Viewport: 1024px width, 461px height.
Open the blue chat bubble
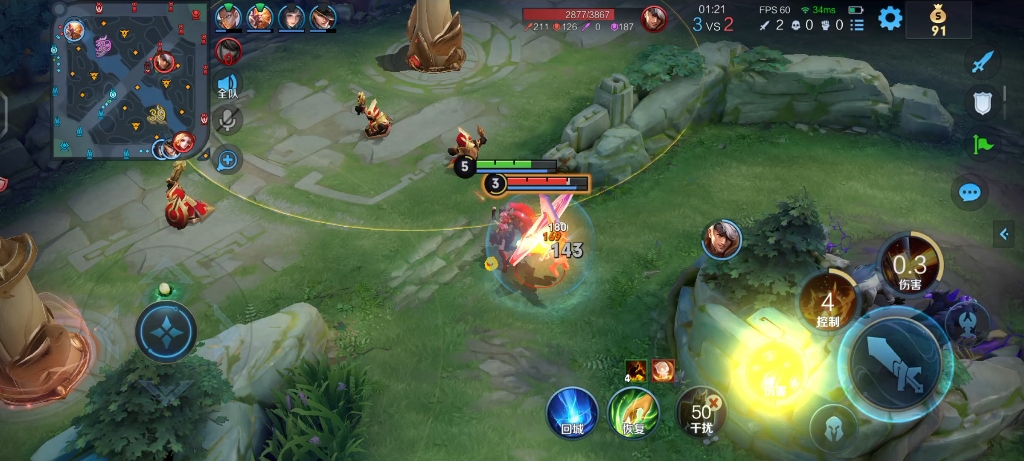point(969,192)
